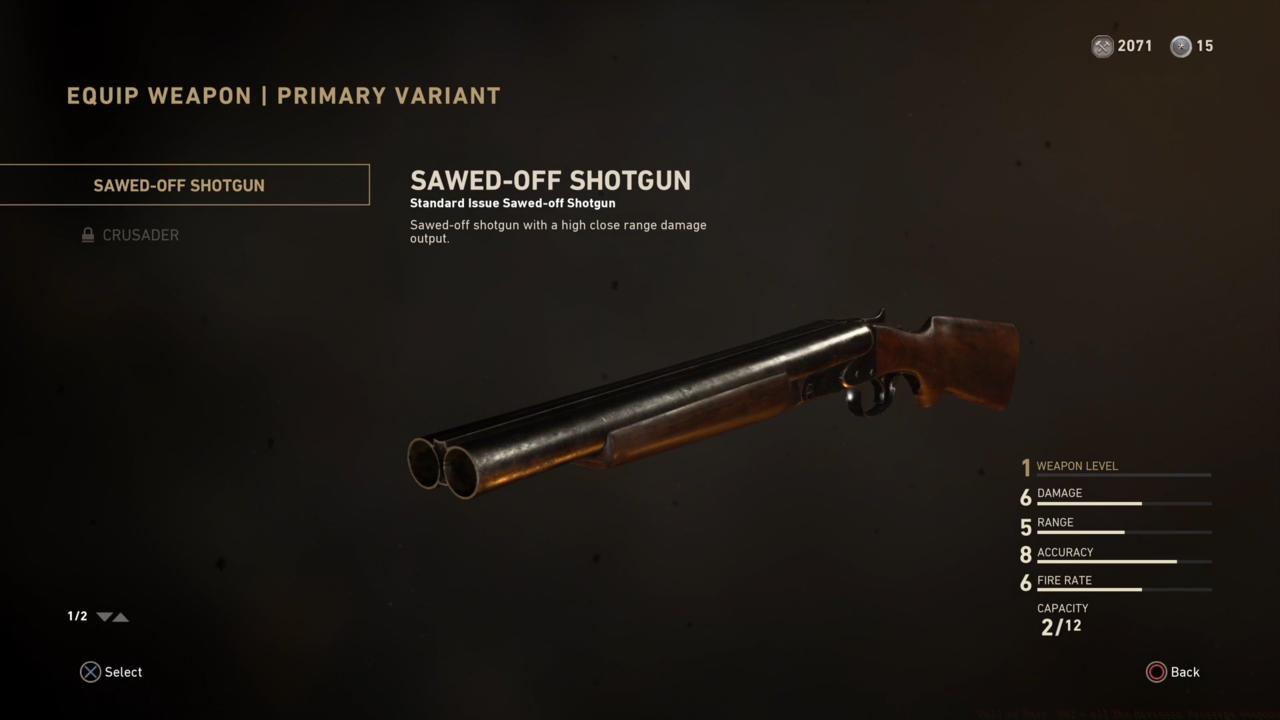The image size is (1280, 720).
Task: Select the locked Crusader variant
Action: pyautogui.click(x=140, y=235)
